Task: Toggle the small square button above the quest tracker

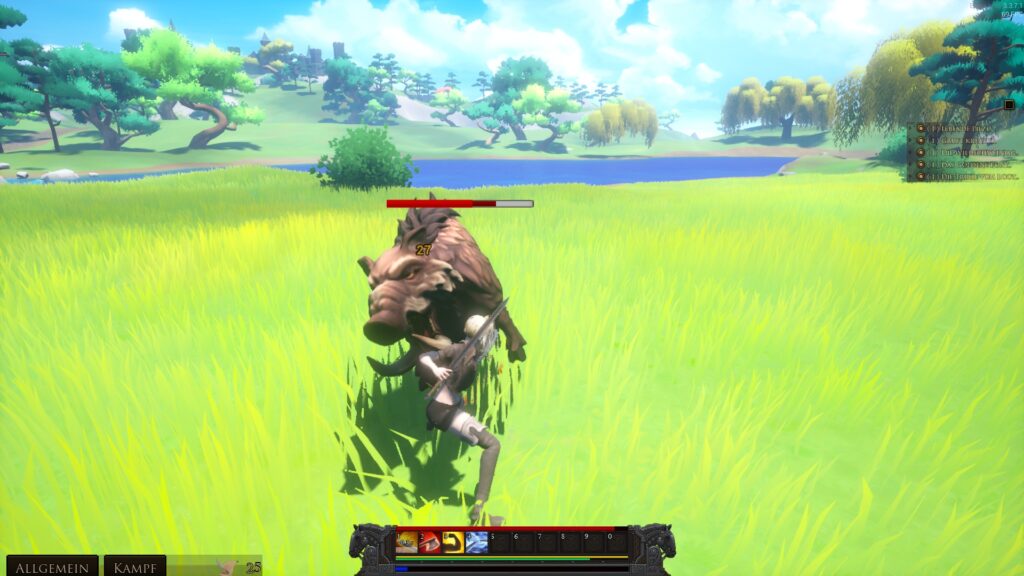Action: [1009, 104]
